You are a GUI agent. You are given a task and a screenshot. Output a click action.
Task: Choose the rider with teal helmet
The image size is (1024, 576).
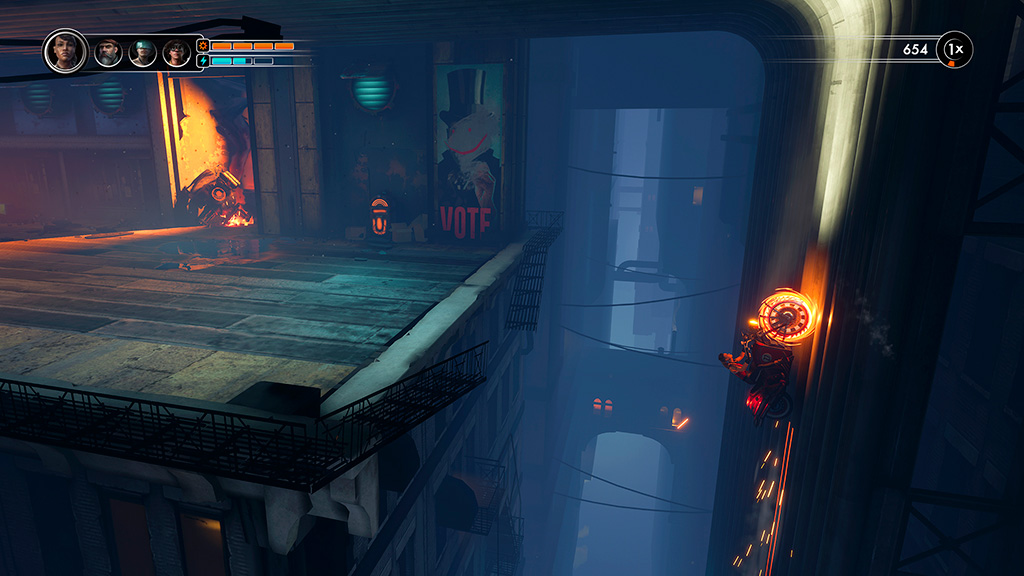(x=143, y=52)
